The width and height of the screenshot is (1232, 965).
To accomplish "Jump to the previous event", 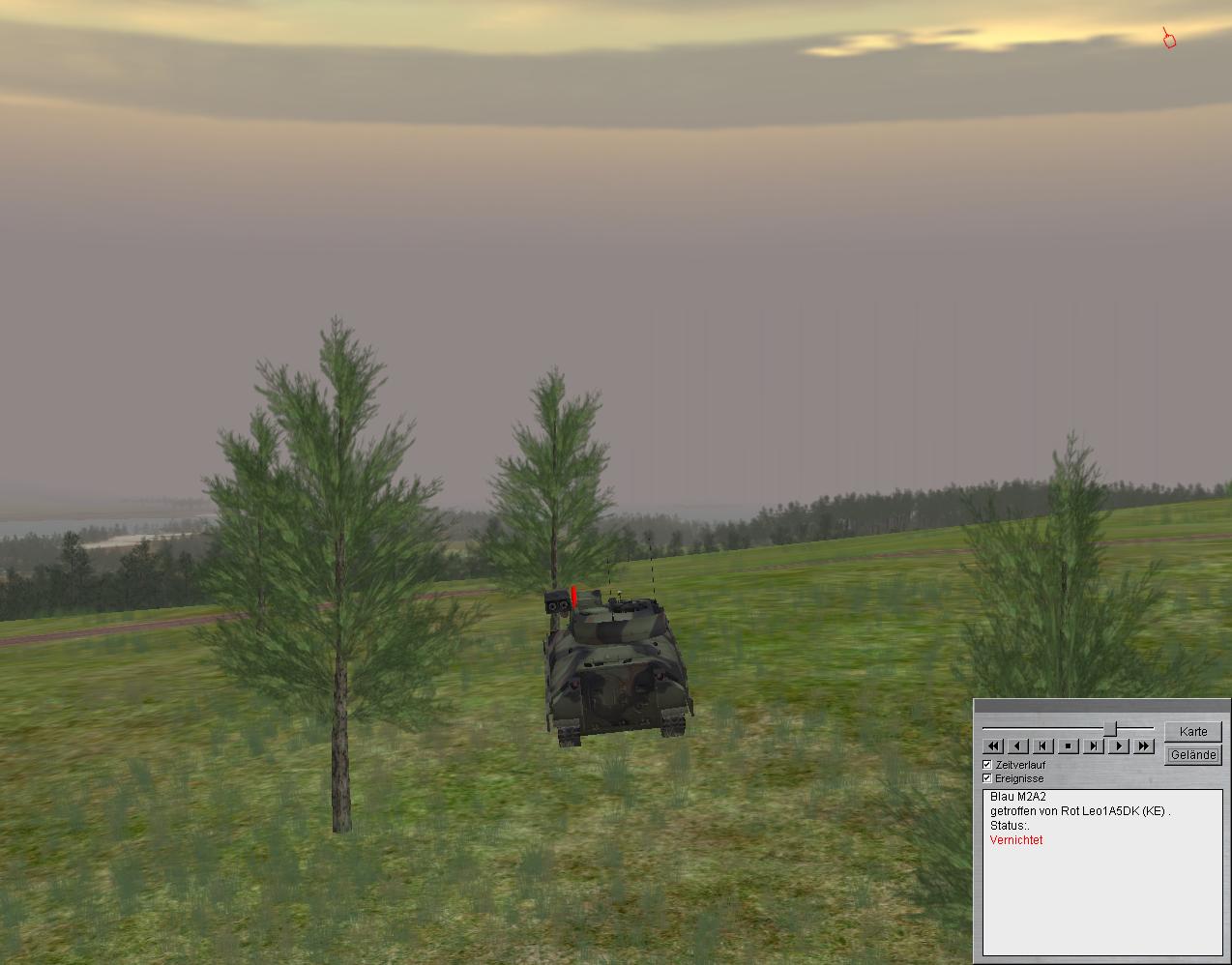I will point(1043,746).
